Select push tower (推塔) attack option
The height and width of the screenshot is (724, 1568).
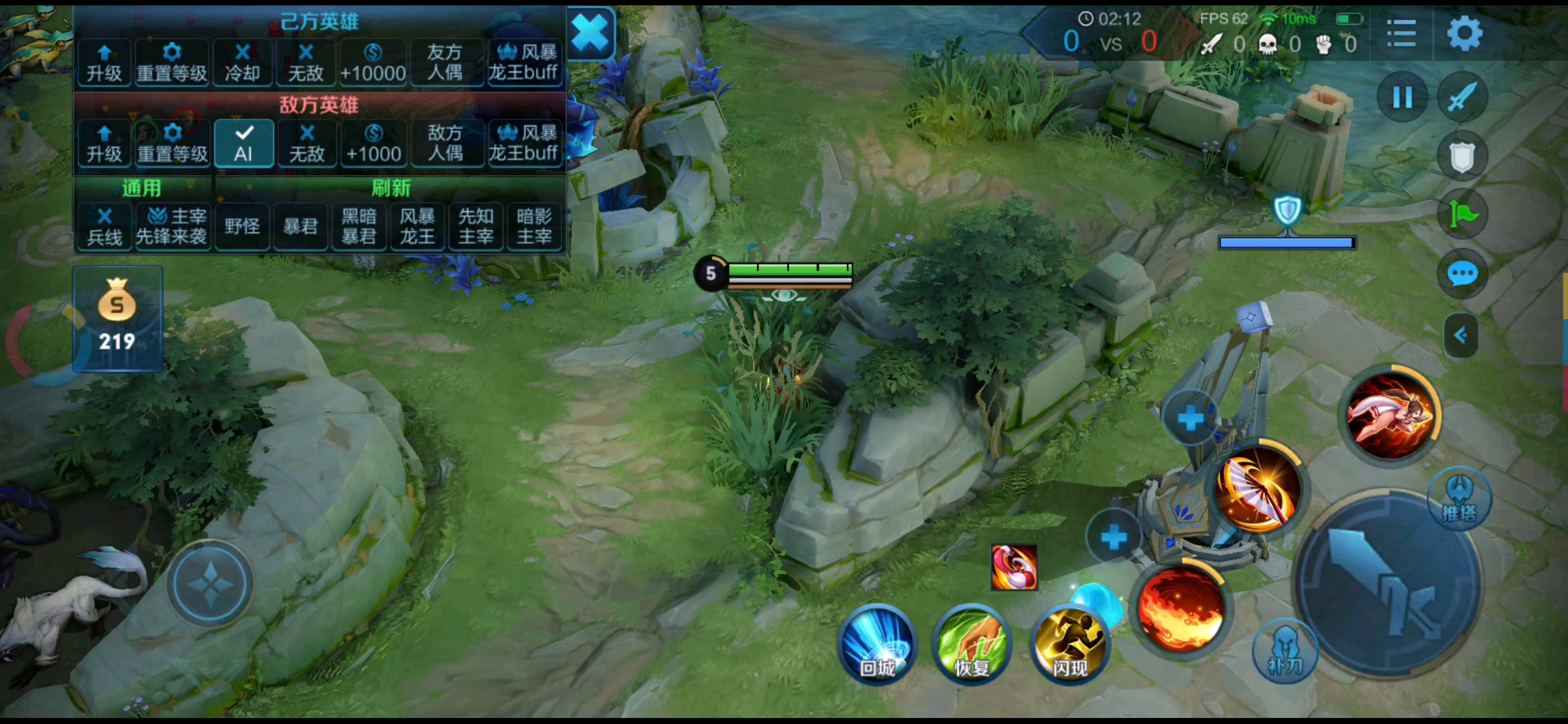(1459, 499)
